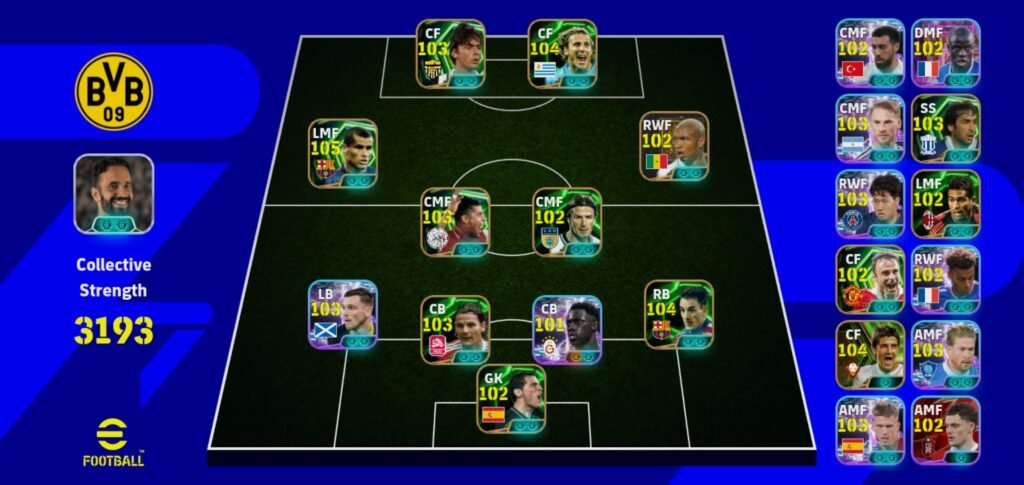Select the GK card with Spain flag
Viewport: 1024px width, 485px height.
click(511, 399)
